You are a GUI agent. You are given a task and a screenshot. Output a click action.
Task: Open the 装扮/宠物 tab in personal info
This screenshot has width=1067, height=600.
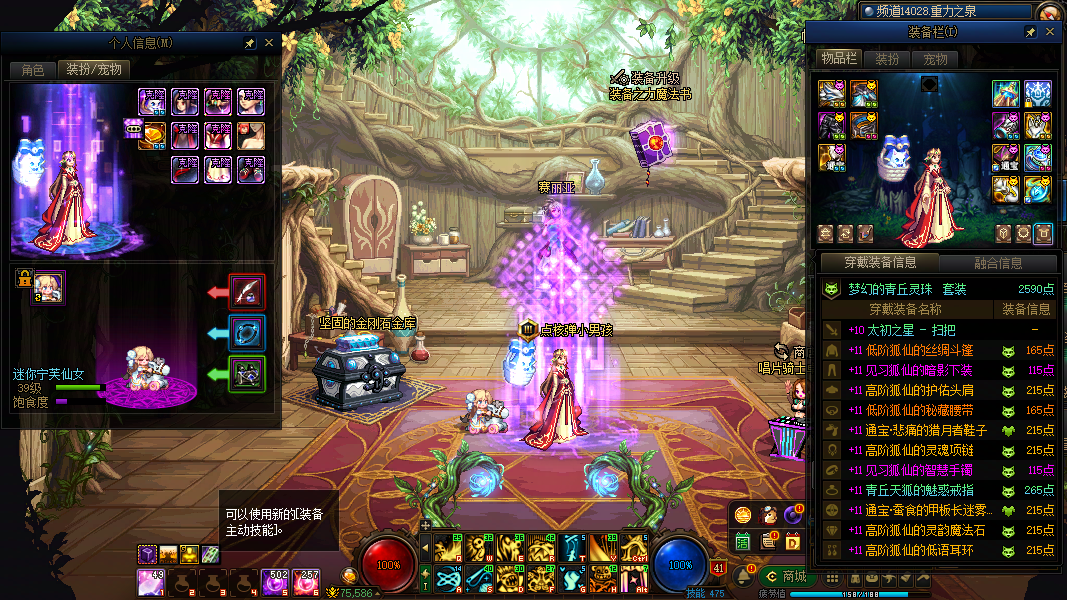coord(93,70)
